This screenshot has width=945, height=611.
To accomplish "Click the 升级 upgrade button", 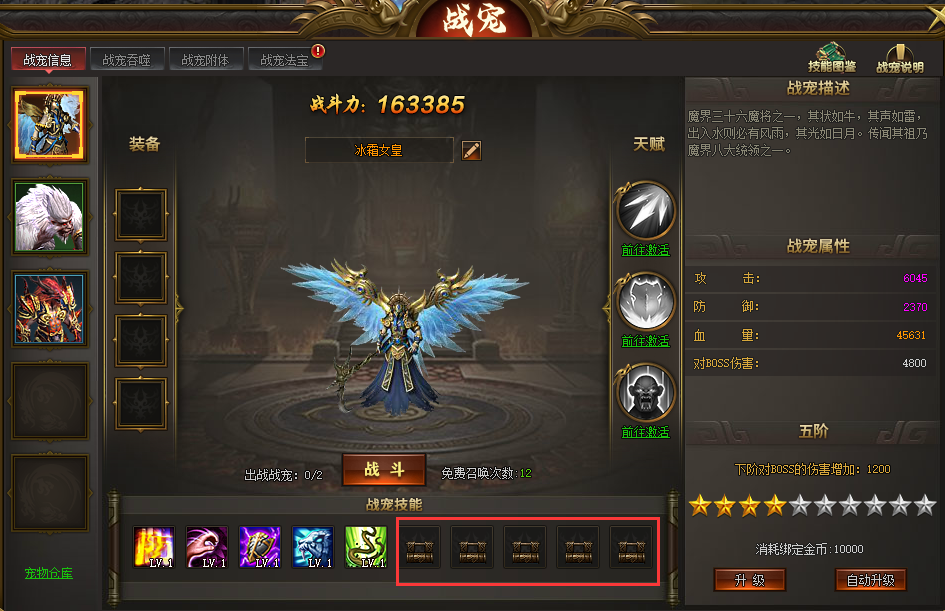I will pos(749,580).
